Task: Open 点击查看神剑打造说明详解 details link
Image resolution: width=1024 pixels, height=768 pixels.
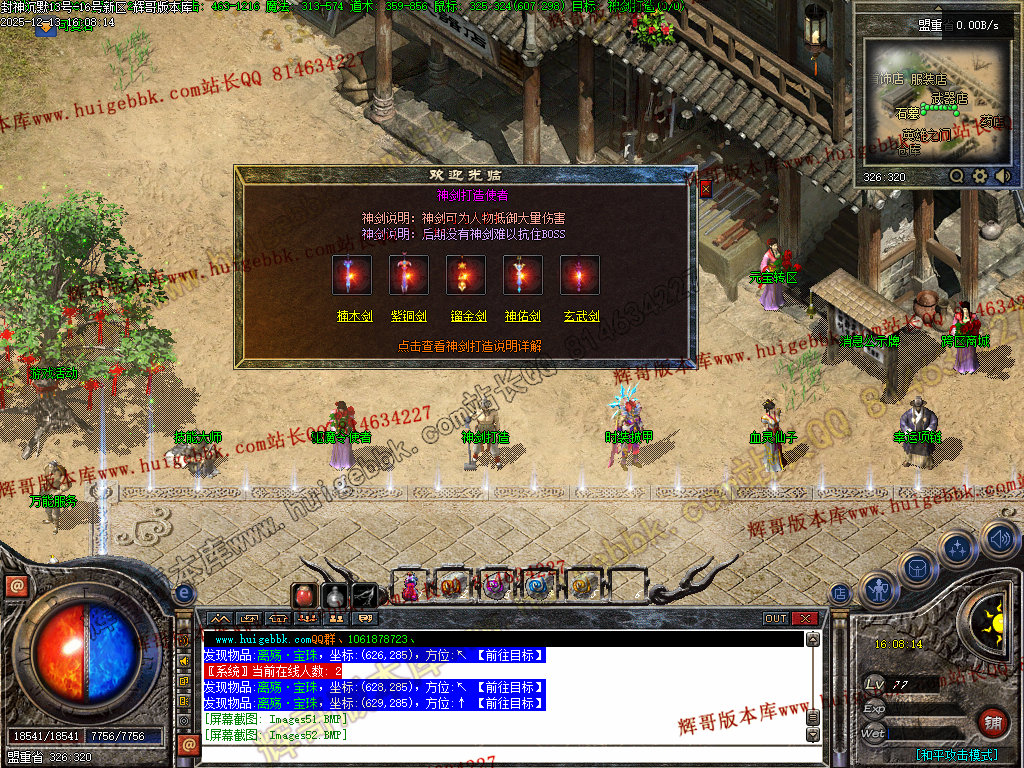Action: (x=469, y=346)
